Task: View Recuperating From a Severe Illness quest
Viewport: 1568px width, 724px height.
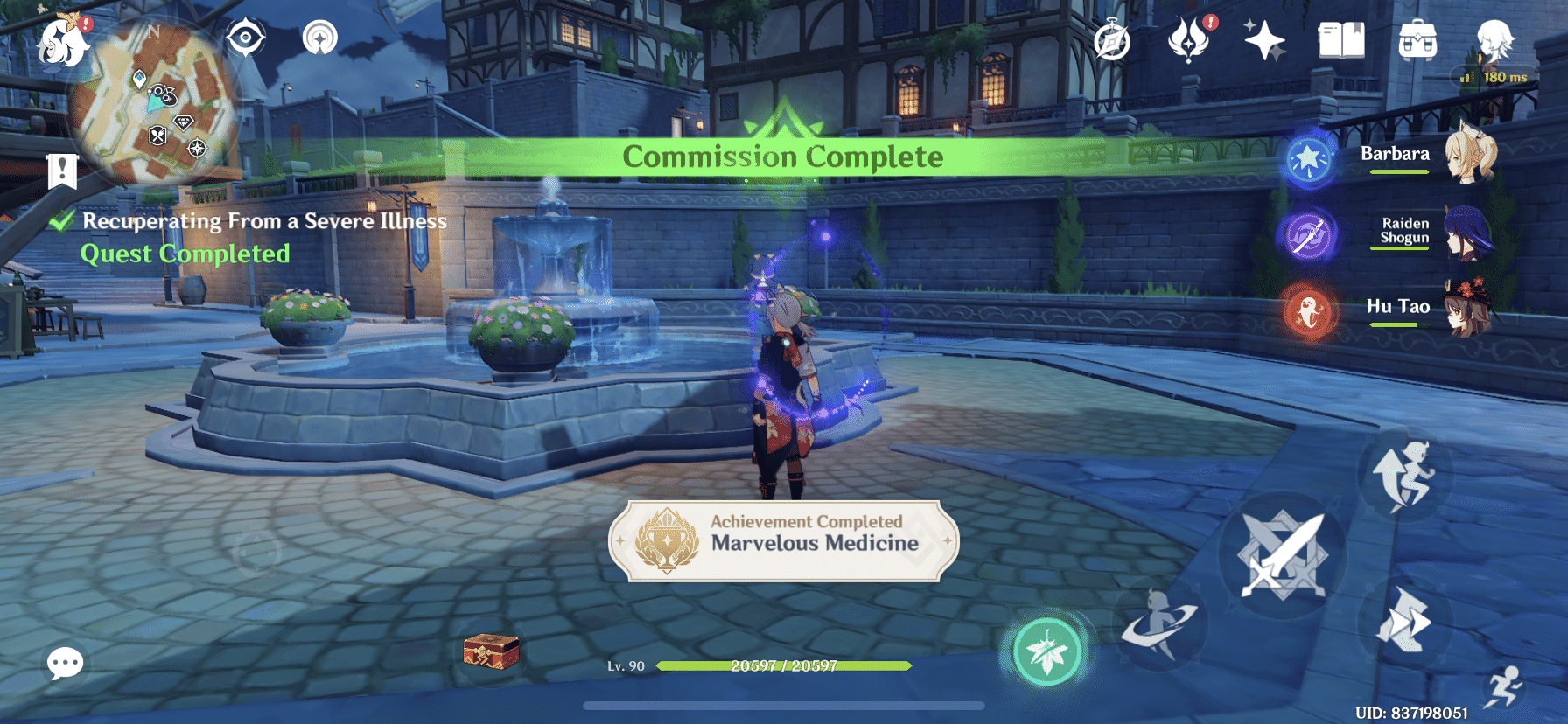Action: (262, 221)
